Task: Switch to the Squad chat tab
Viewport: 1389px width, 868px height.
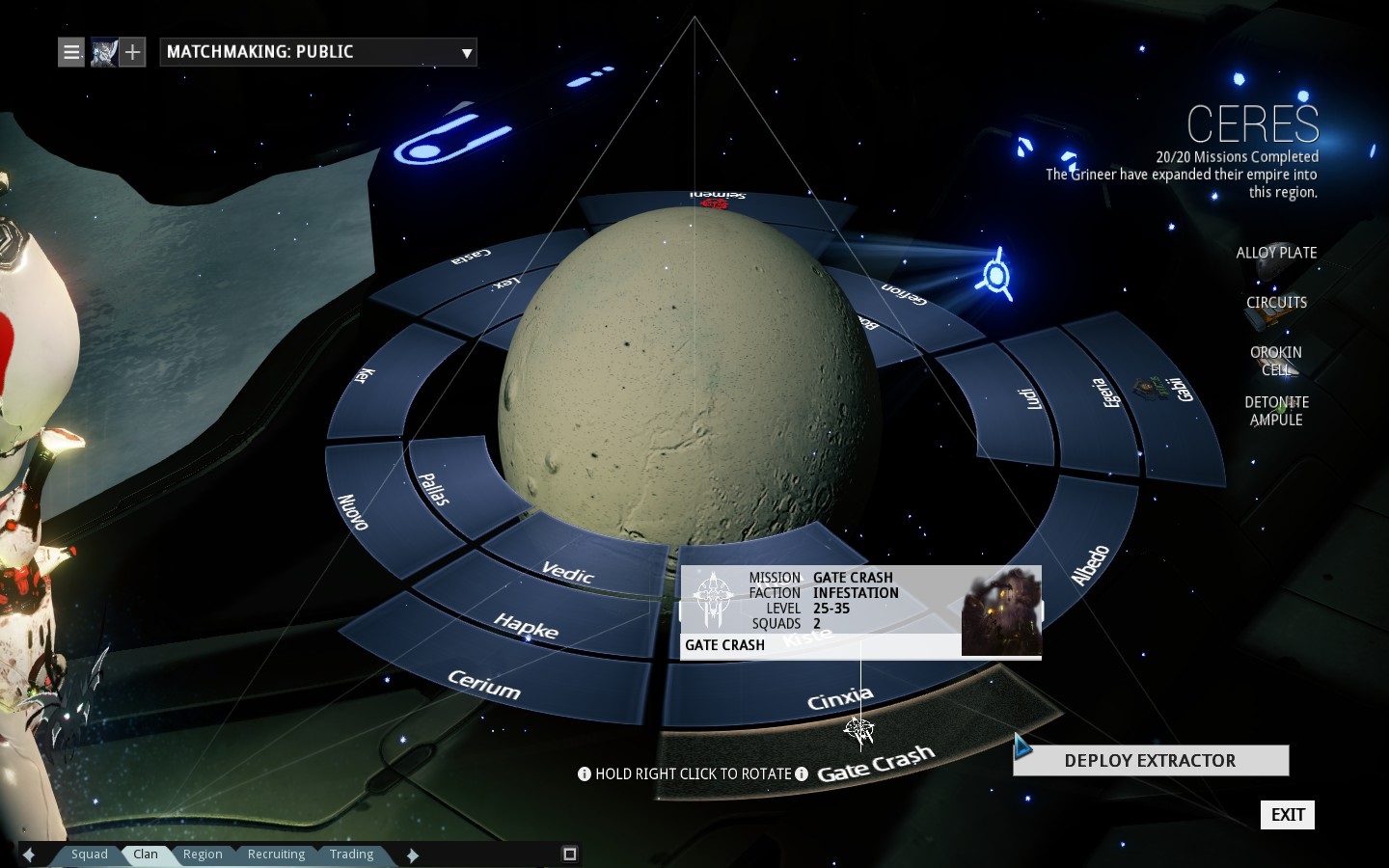Action: point(89,854)
